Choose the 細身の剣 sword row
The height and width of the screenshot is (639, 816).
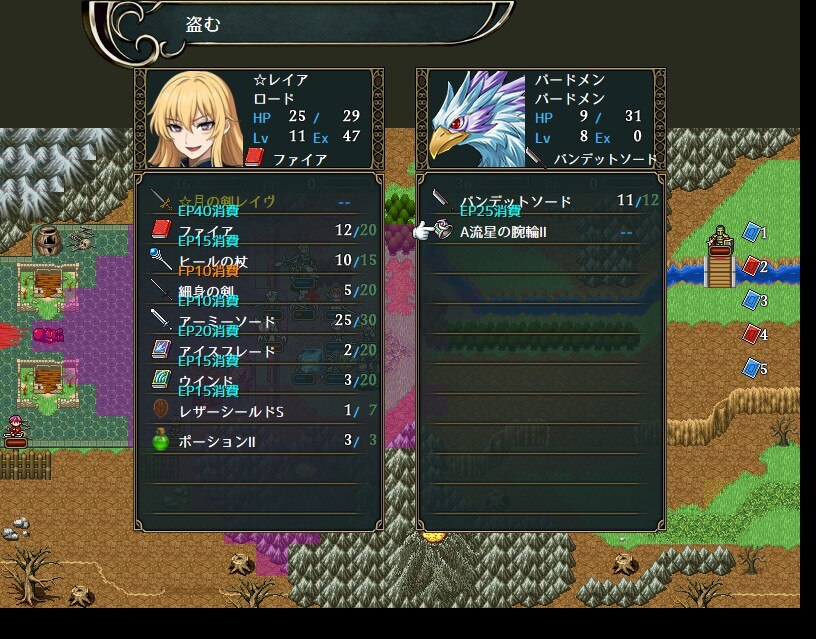[x=258, y=291]
